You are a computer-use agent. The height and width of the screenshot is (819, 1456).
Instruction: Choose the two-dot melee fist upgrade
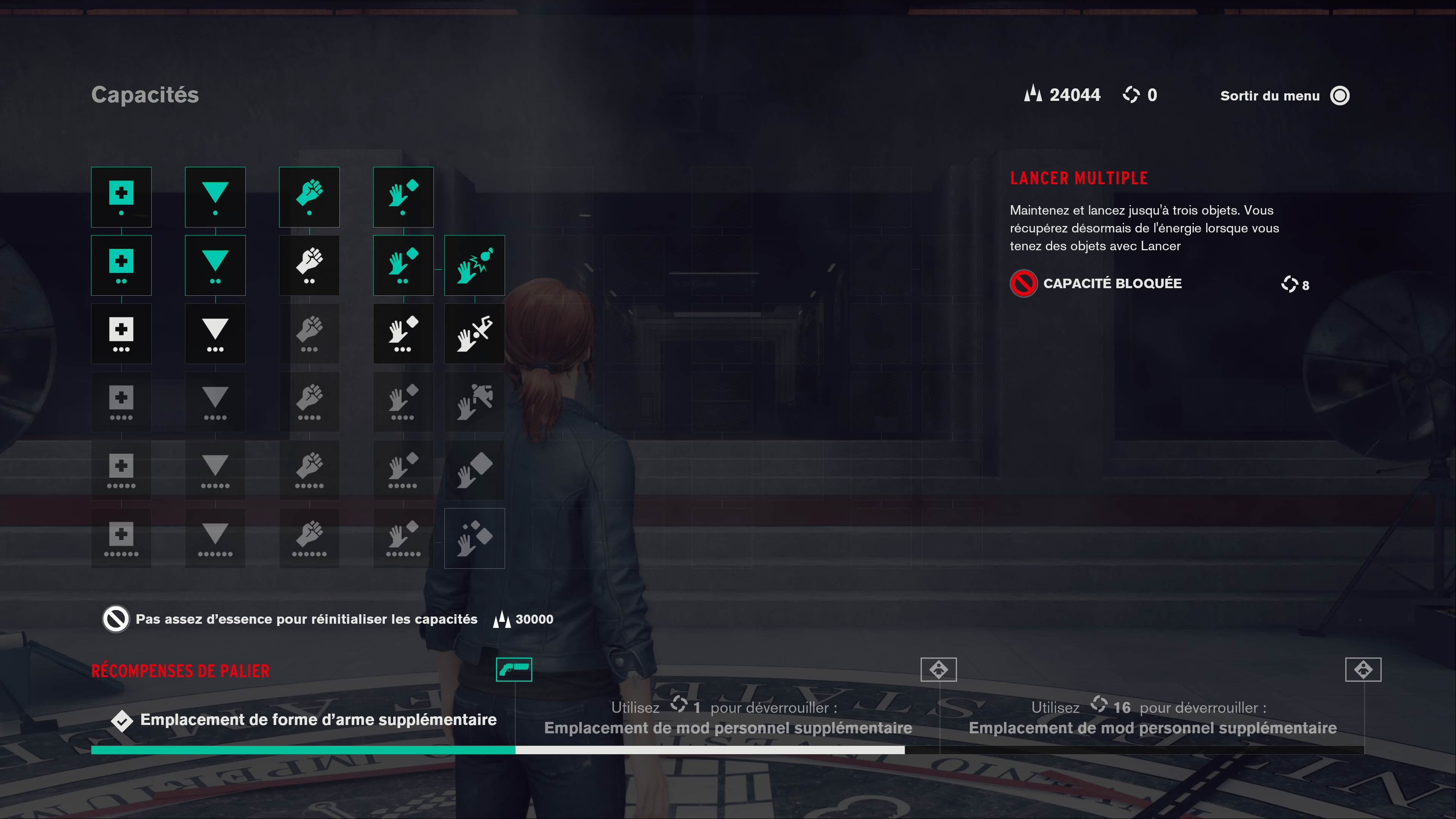(309, 265)
